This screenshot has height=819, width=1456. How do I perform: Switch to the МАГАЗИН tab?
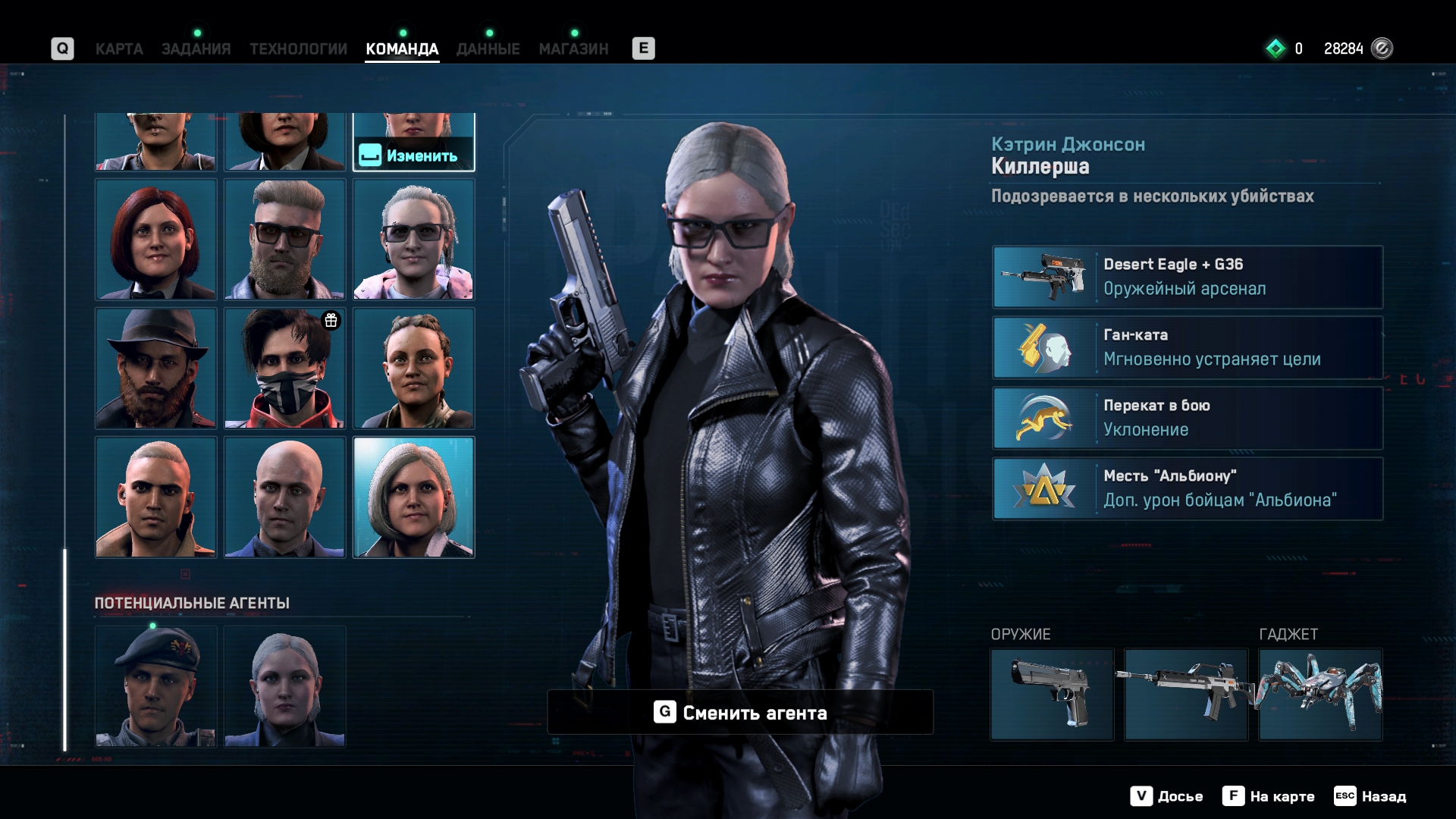[573, 49]
